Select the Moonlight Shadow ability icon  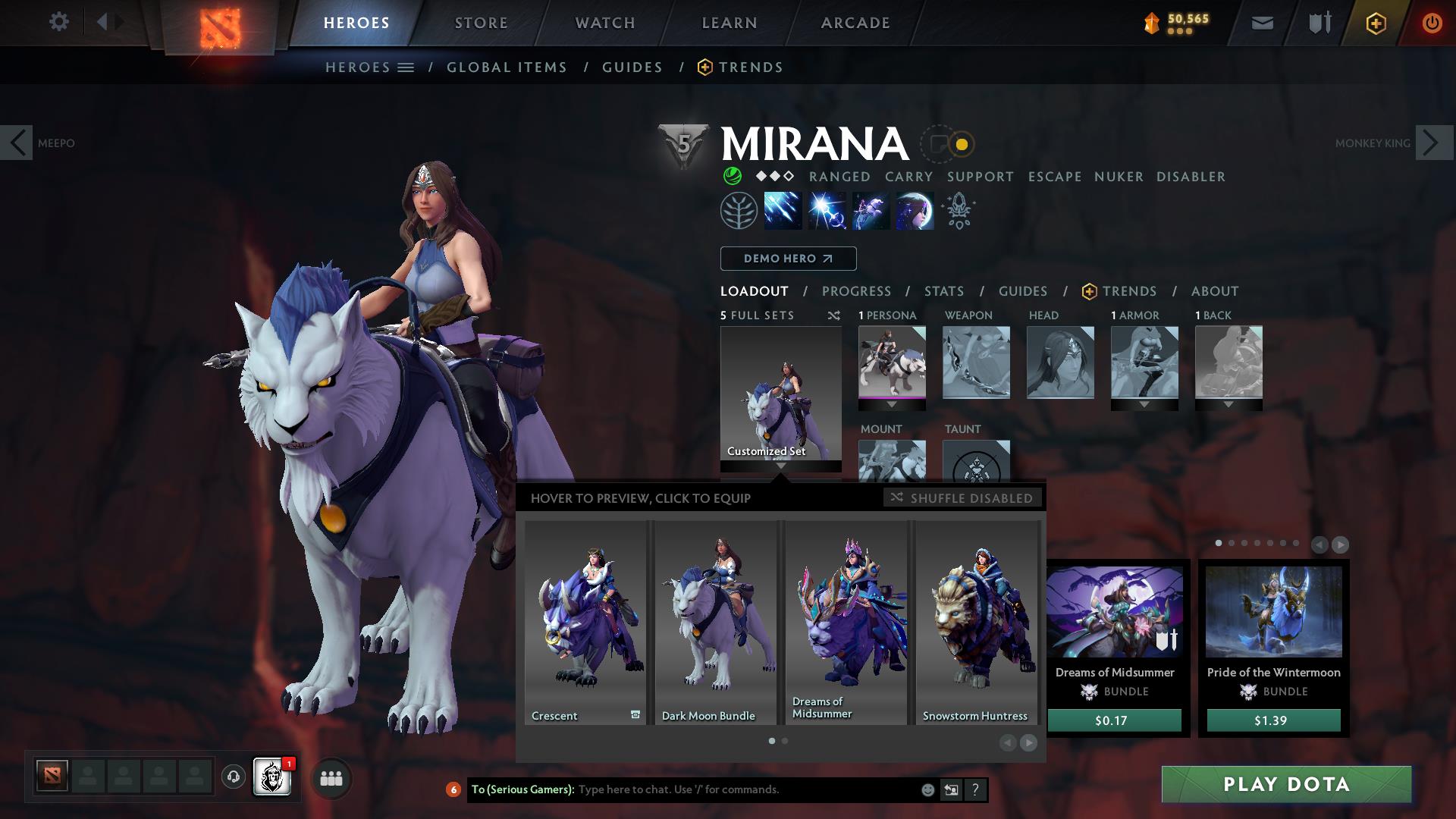(x=913, y=211)
